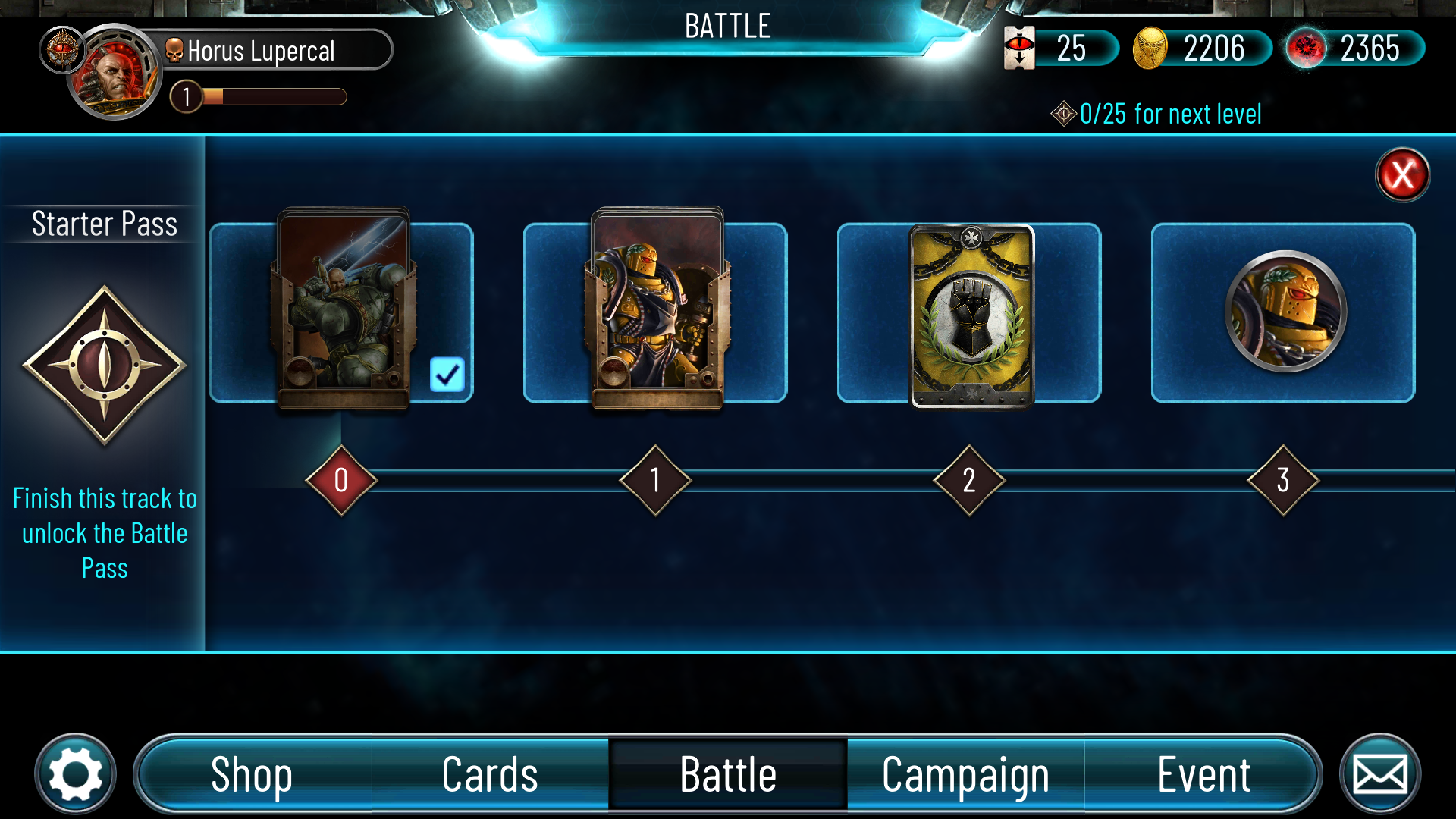Switch to the Campaign tab
Viewport: 1456px width, 819px height.
pos(965,774)
